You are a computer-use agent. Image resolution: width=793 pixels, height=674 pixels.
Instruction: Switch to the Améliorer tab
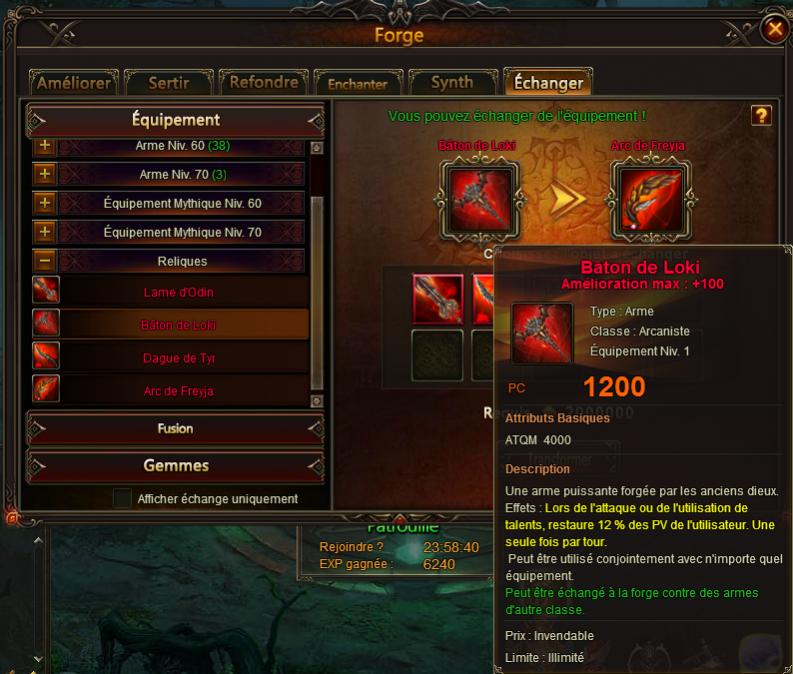[x=72, y=83]
